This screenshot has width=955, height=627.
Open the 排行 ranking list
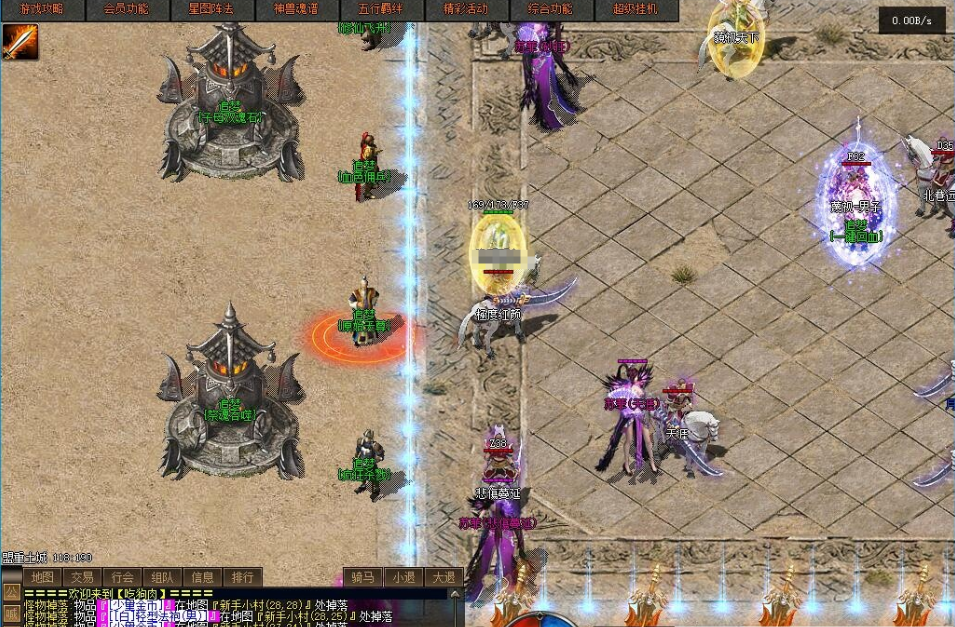click(x=242, y=577)
